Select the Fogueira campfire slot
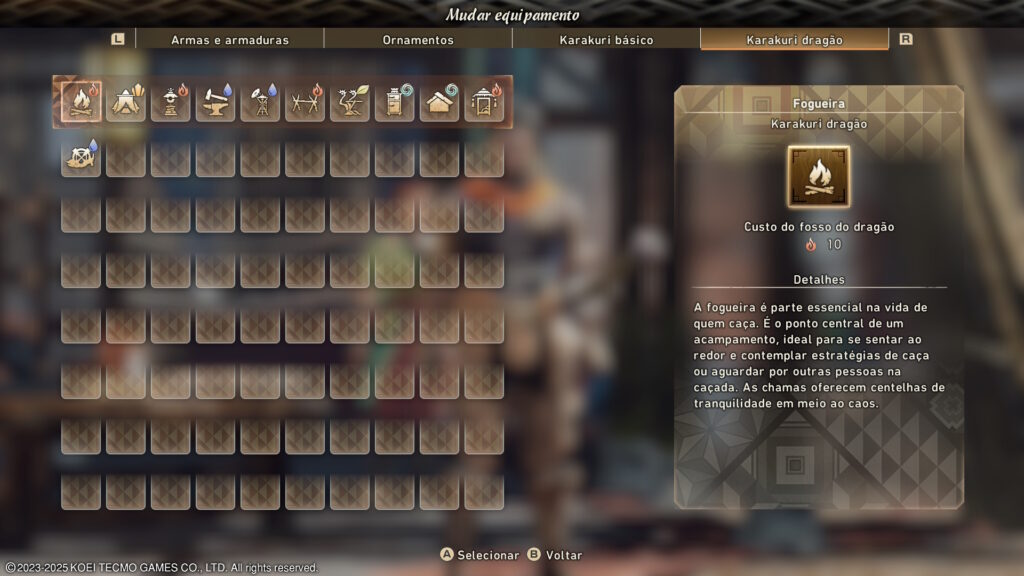This screenshot has height=576, width=1024. coord(81,101)
